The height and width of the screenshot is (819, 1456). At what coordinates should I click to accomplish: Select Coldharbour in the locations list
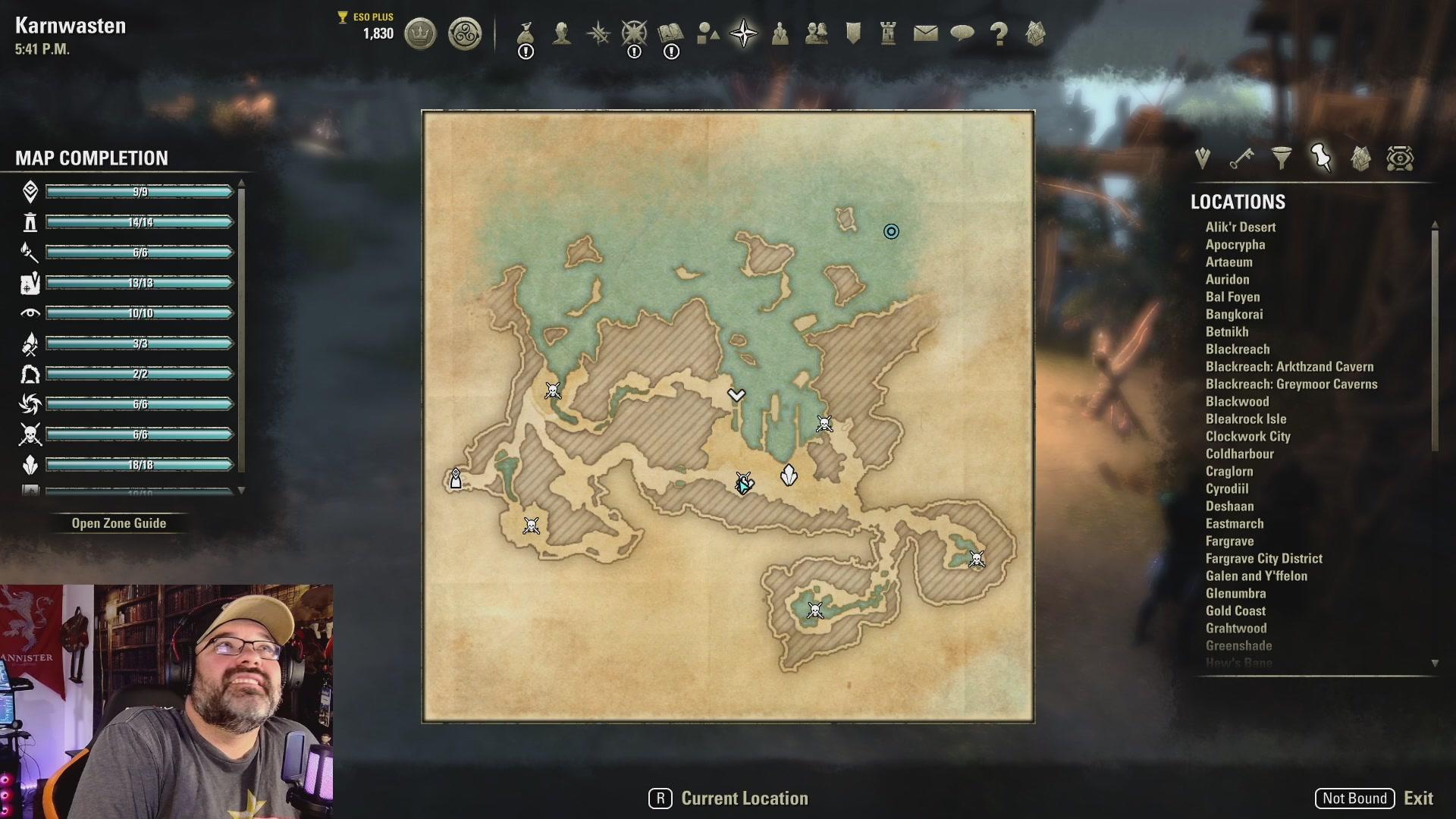1240,453
